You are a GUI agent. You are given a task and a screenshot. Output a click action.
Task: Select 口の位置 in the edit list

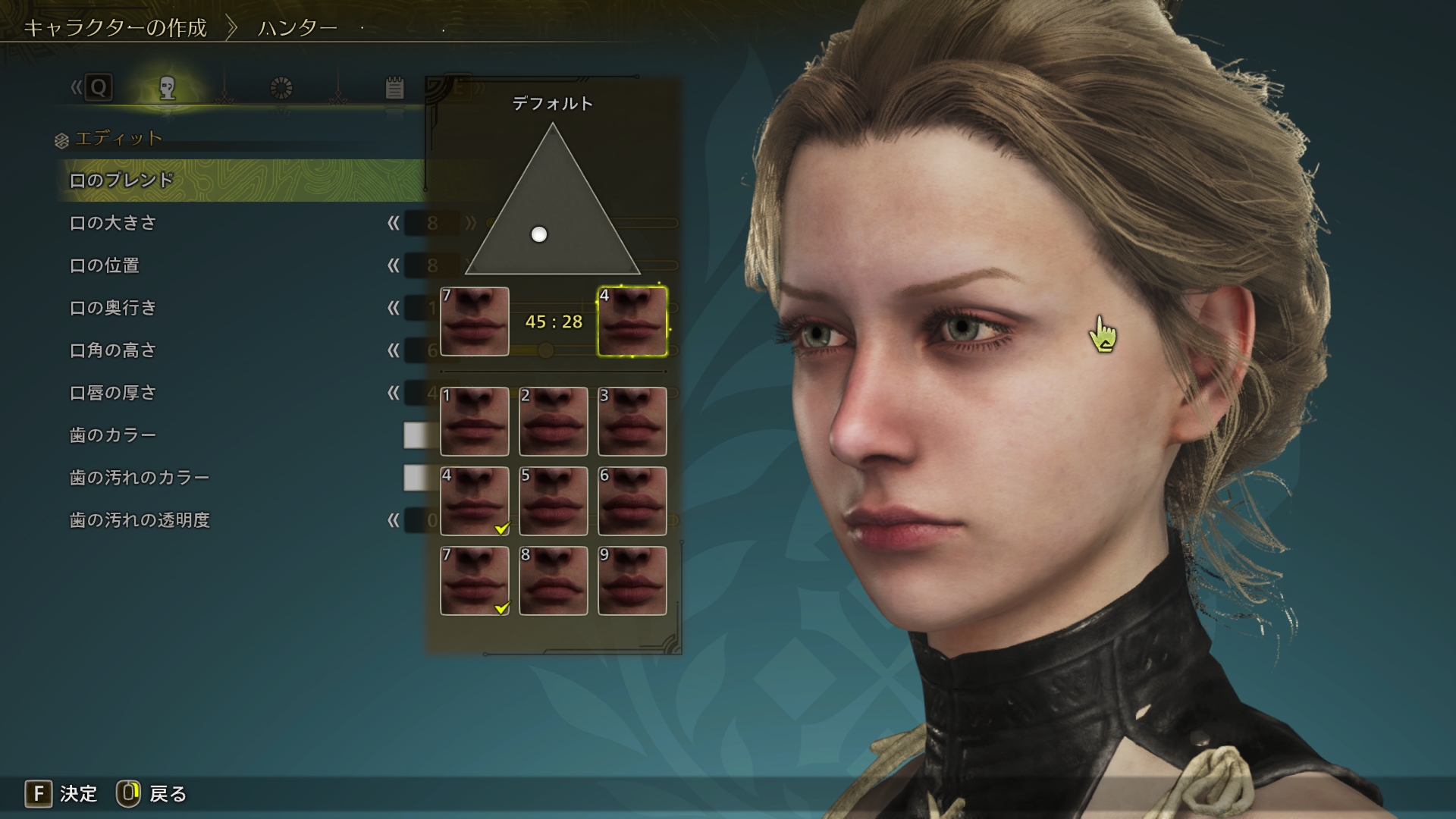pyautogui.click(x=105, y=265)
